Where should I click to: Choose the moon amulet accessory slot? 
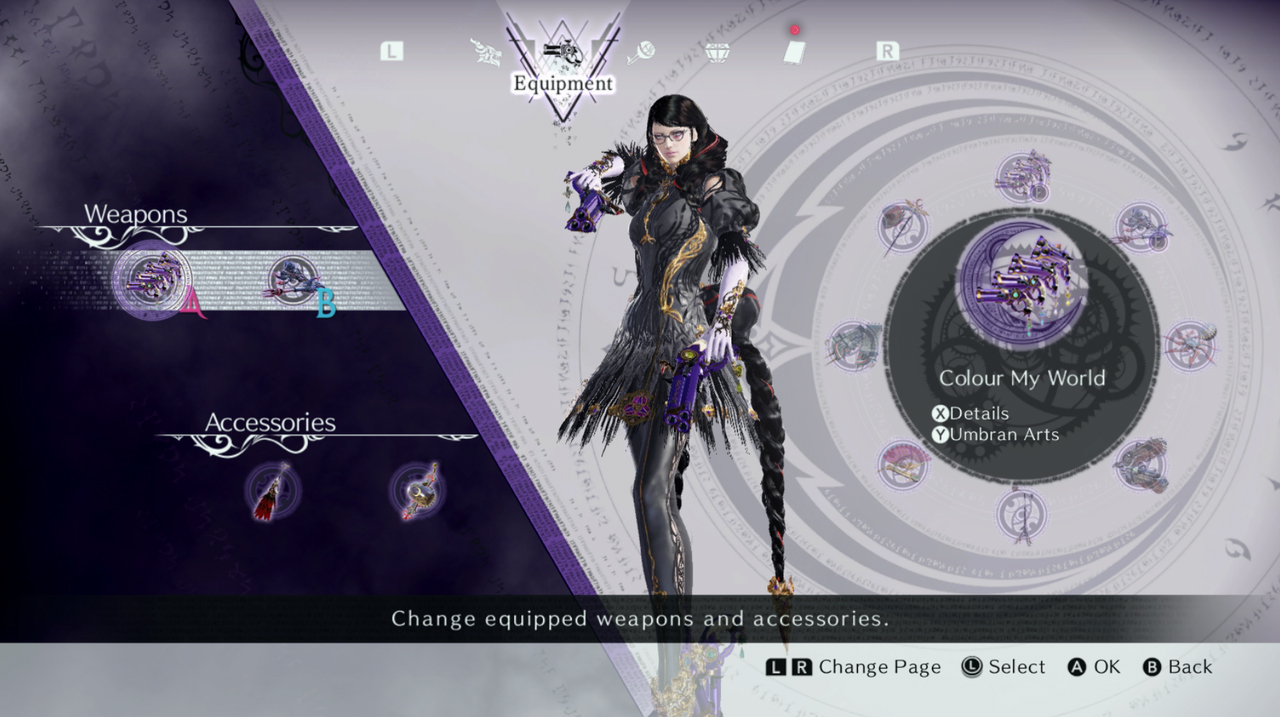pos(417,491)
